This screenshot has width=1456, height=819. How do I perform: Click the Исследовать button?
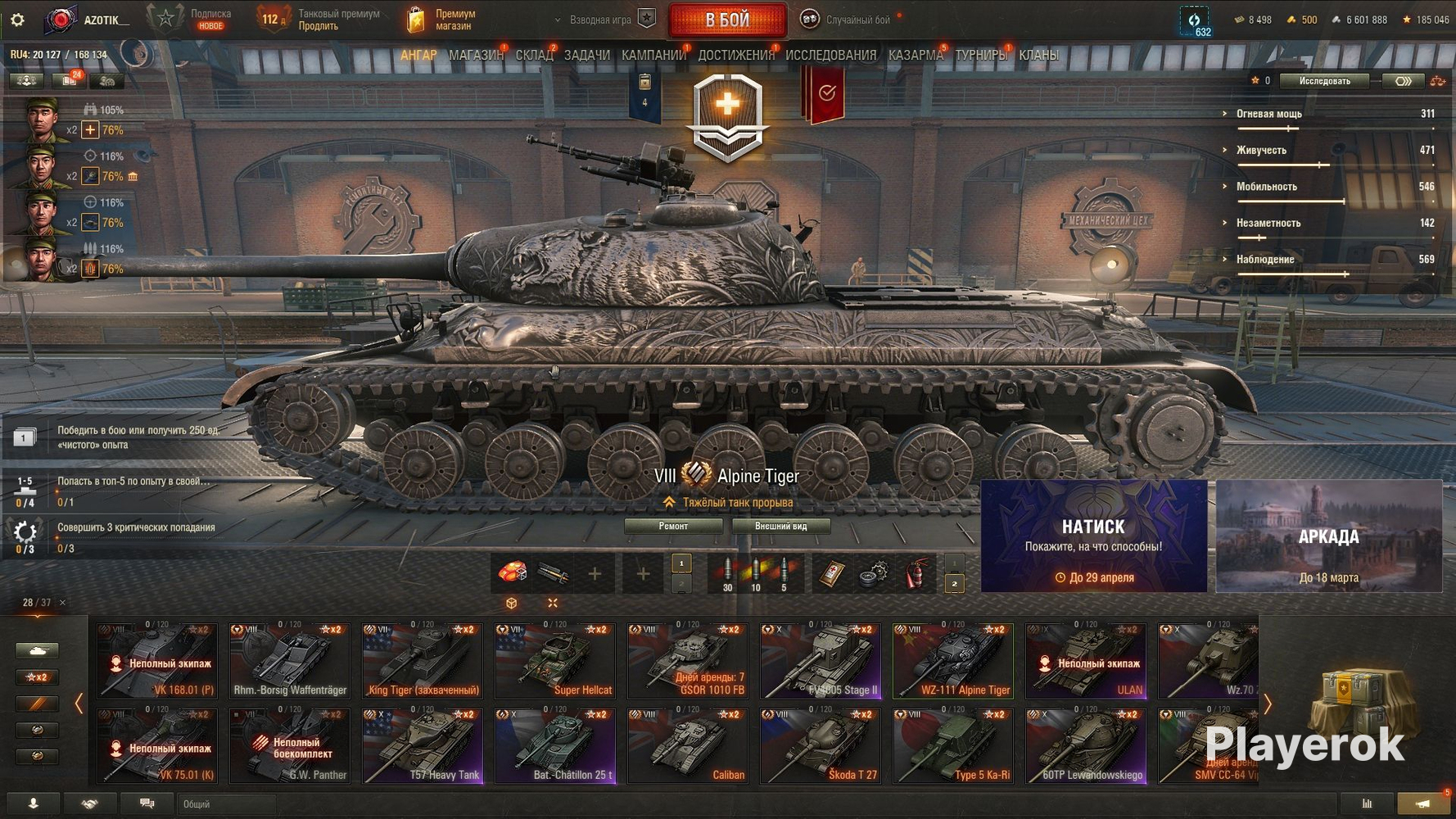1324,81
